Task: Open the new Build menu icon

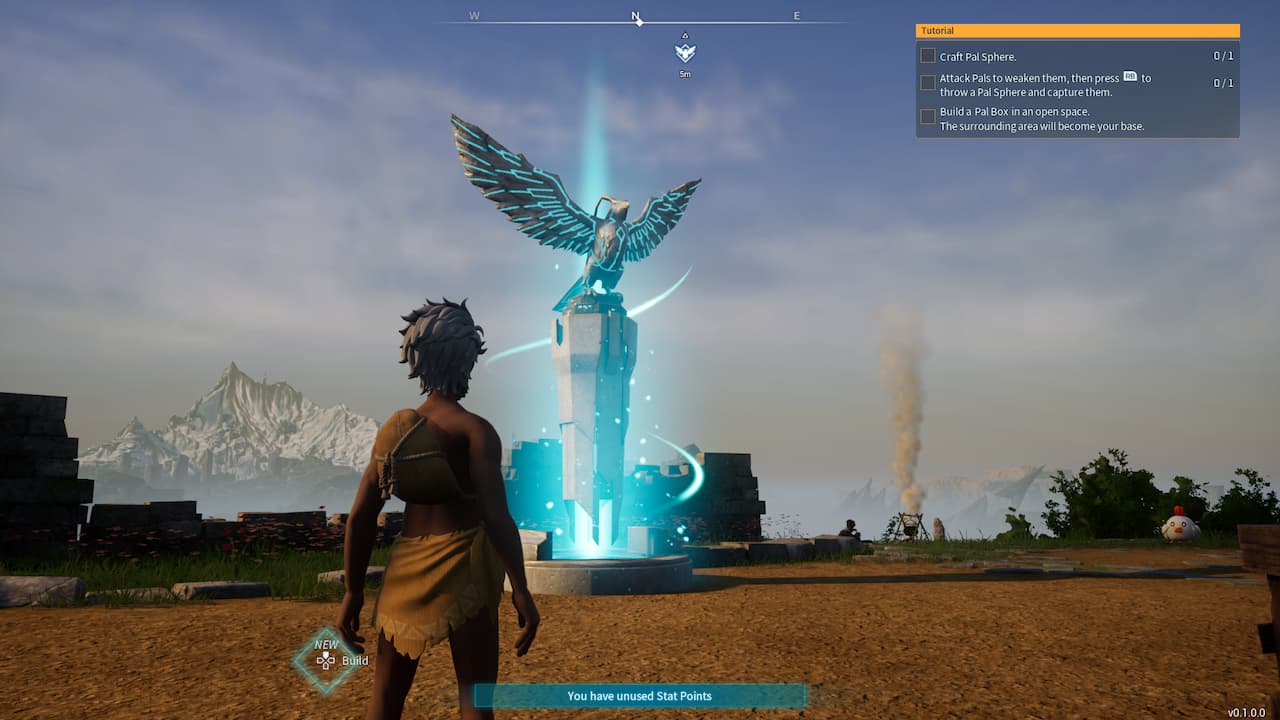Action: coord(326,660)
